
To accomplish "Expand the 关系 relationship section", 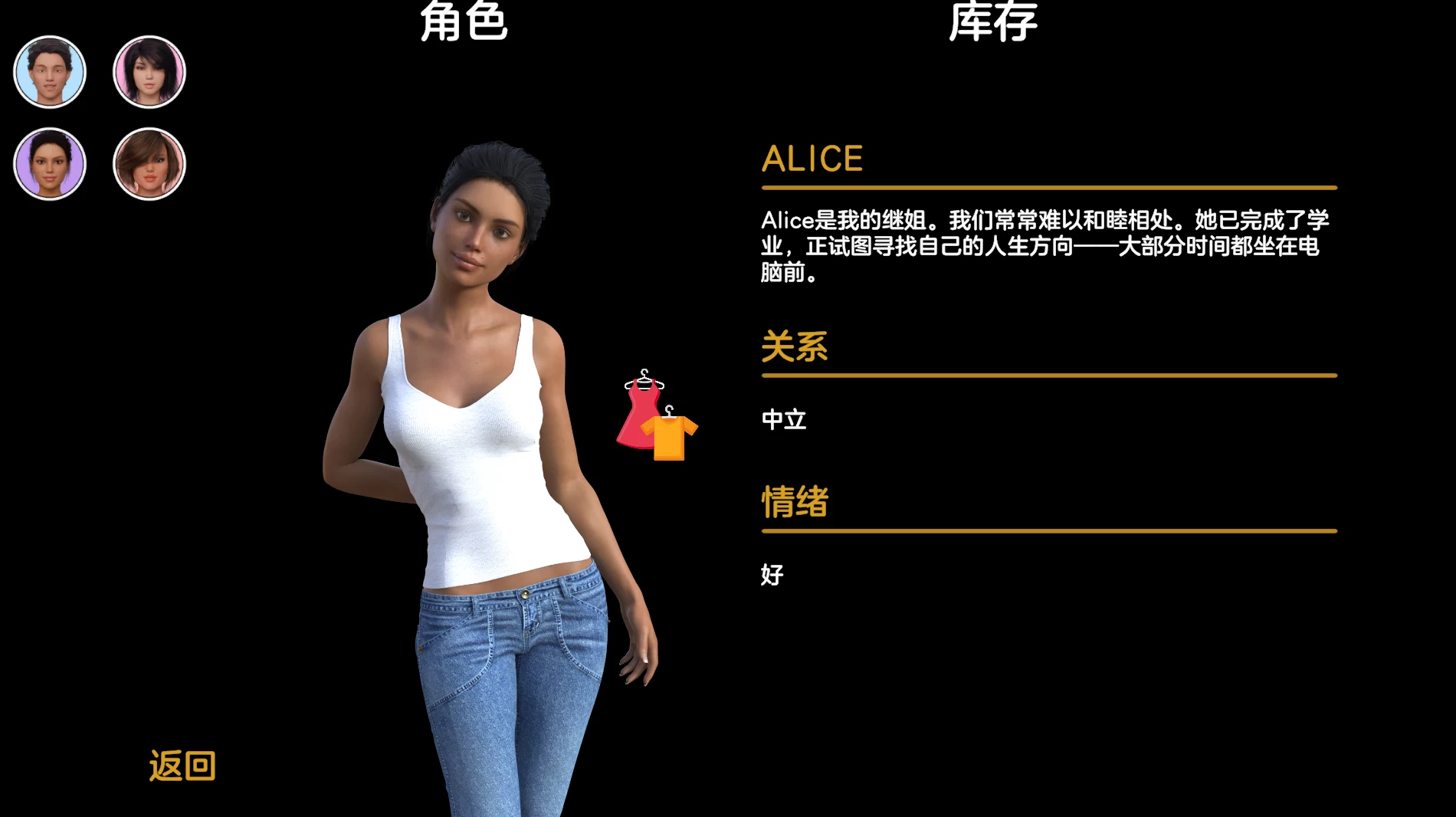I will click(794, 347).
